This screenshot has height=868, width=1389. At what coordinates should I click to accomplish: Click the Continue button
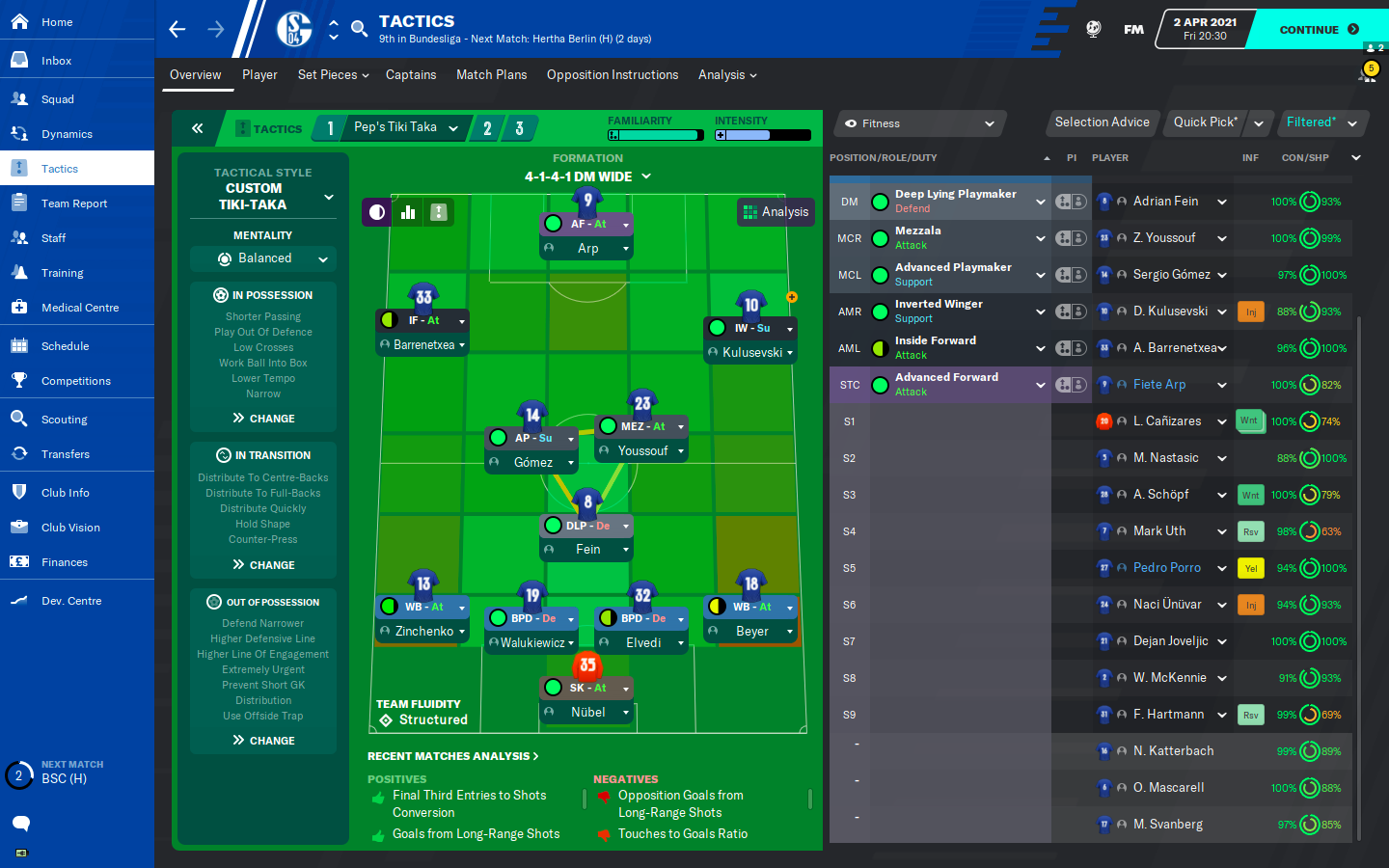click(x=1317, y=30)
